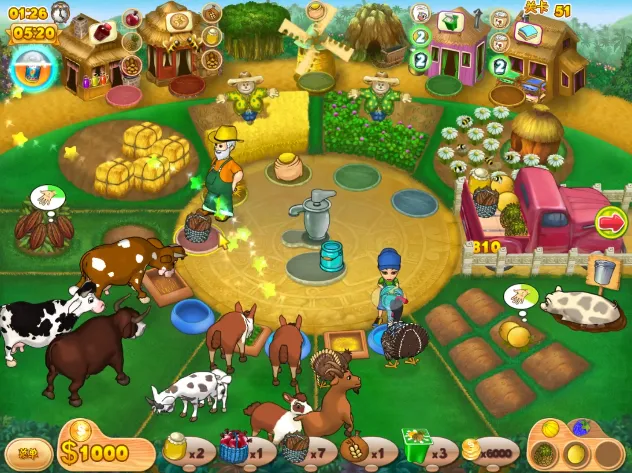This screenshot has width=632, height=473.
Task: Click the pie icon above the bakery hut
Action: pyautogui.click(x=181, y=21)
